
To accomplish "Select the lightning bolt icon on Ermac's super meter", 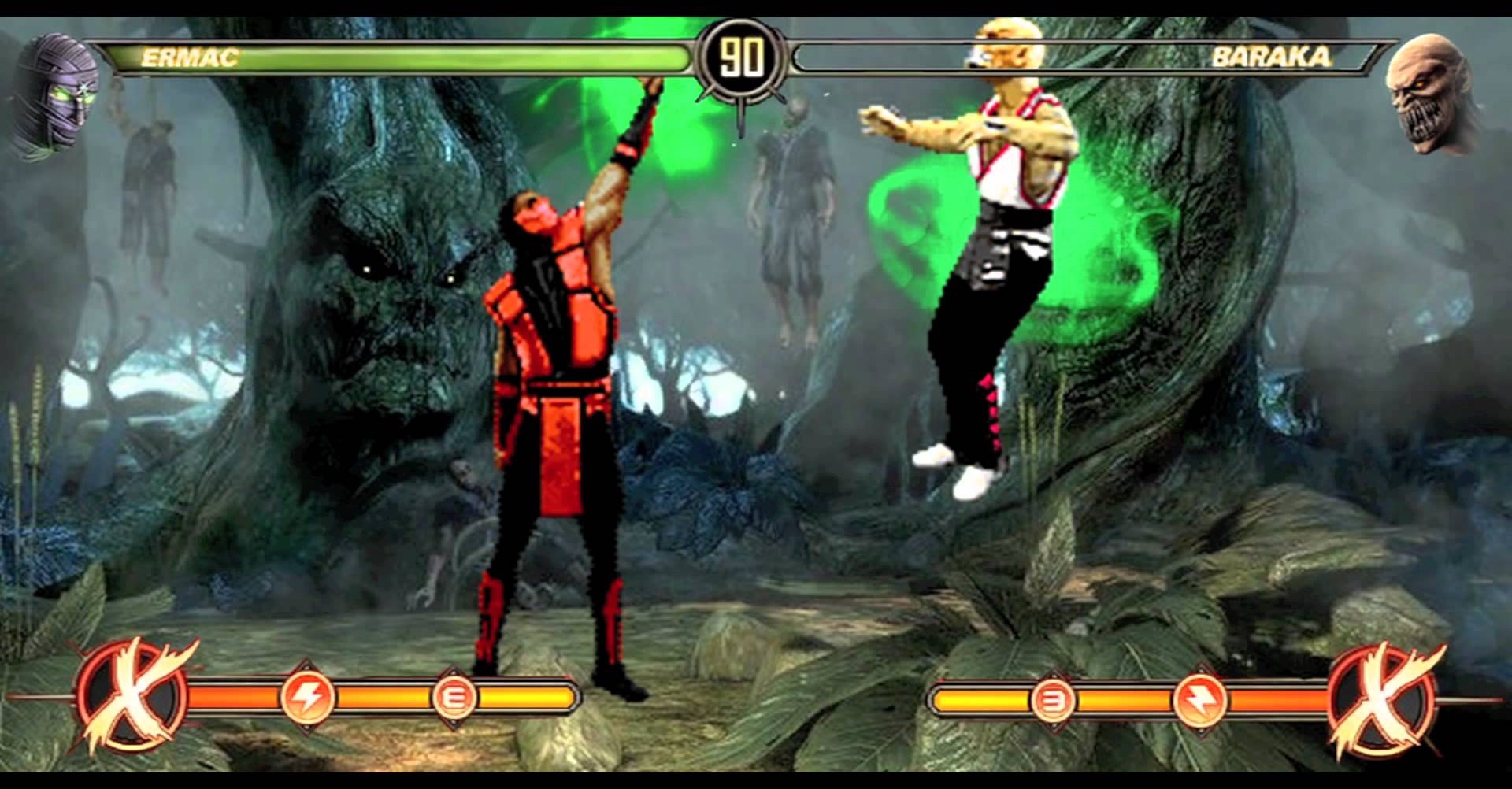I will click(x=308, y=697).
